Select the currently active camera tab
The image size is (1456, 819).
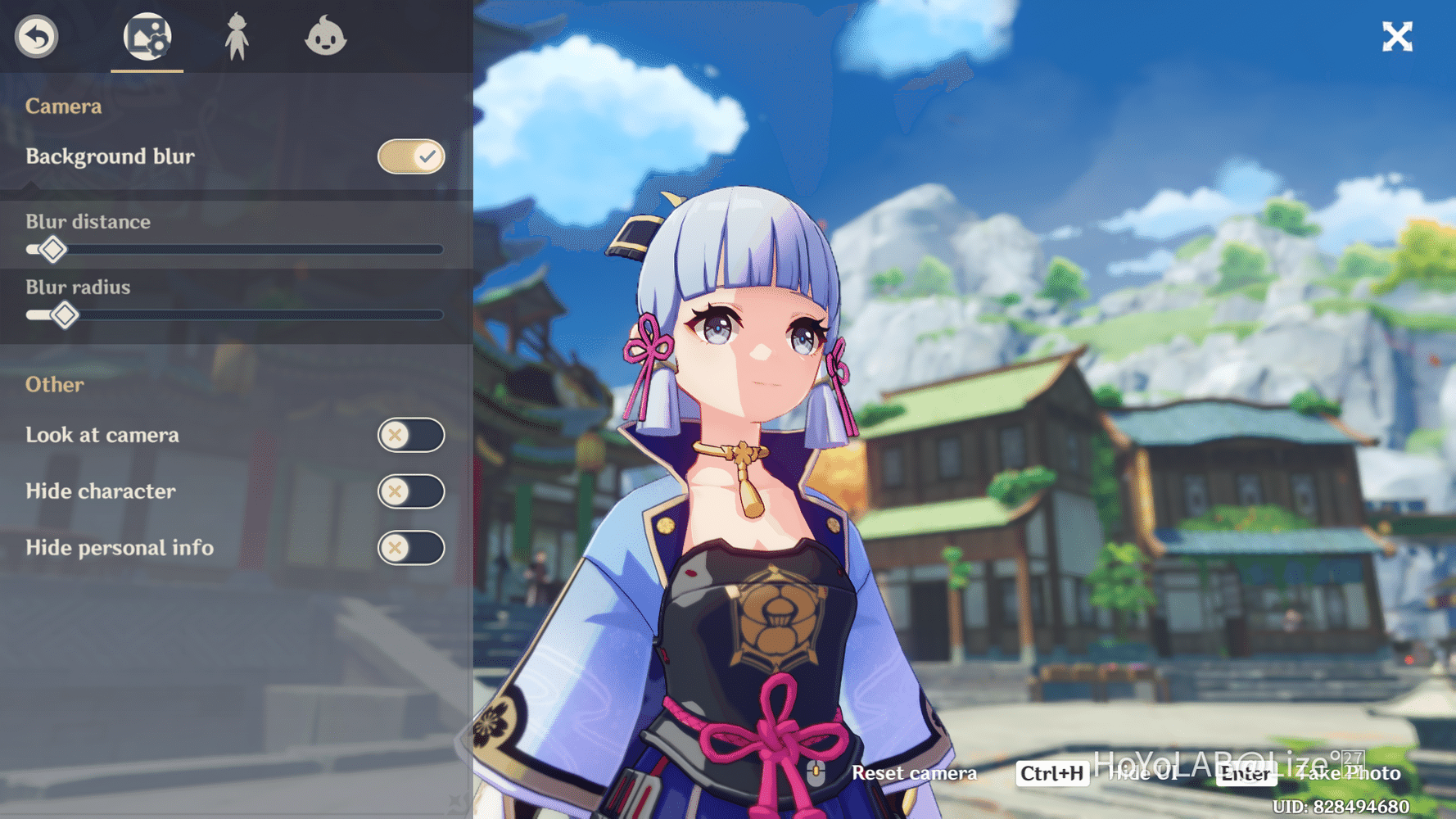click(147, 36)
